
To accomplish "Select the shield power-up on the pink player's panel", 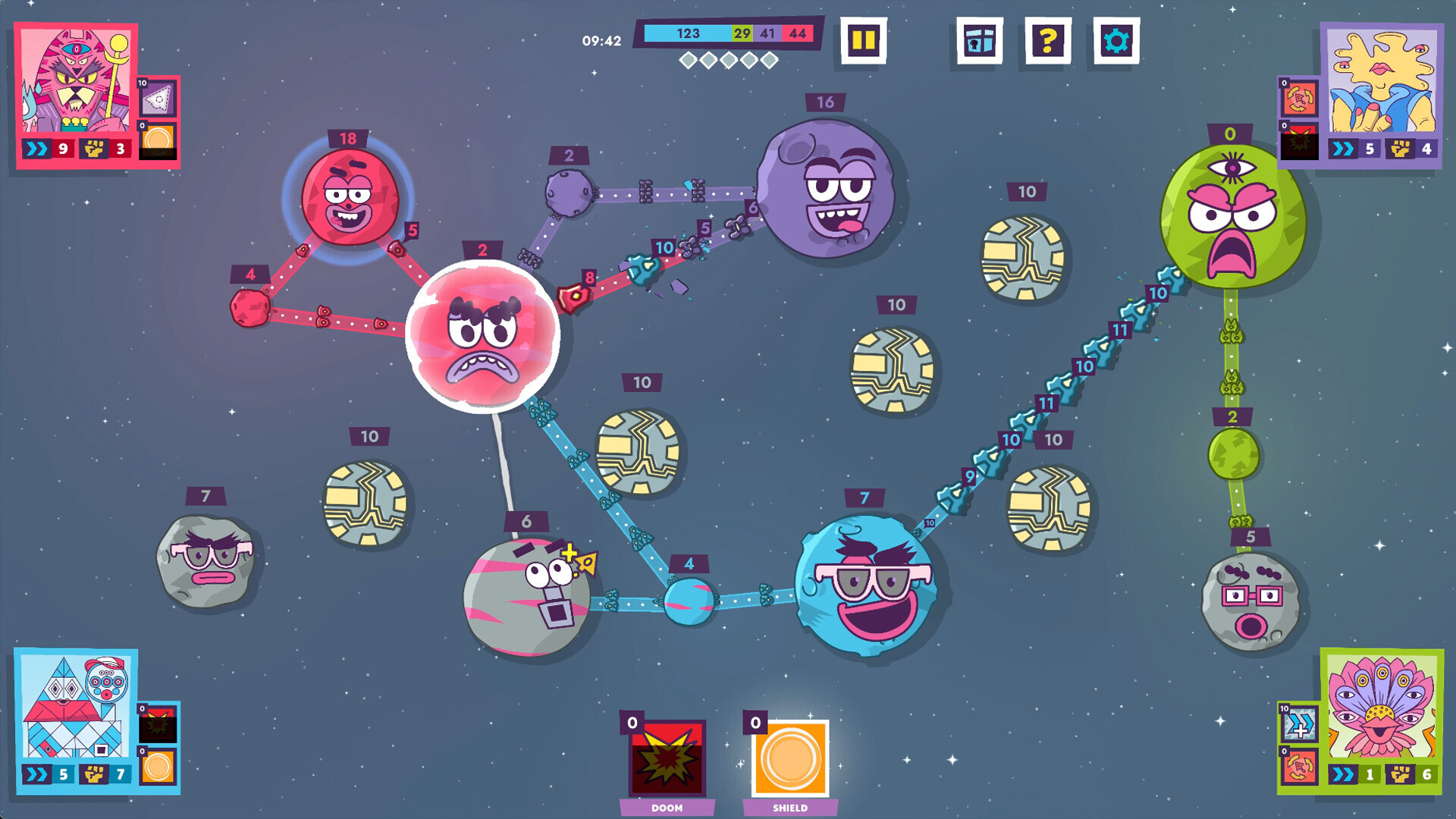I will coord(158,140).
